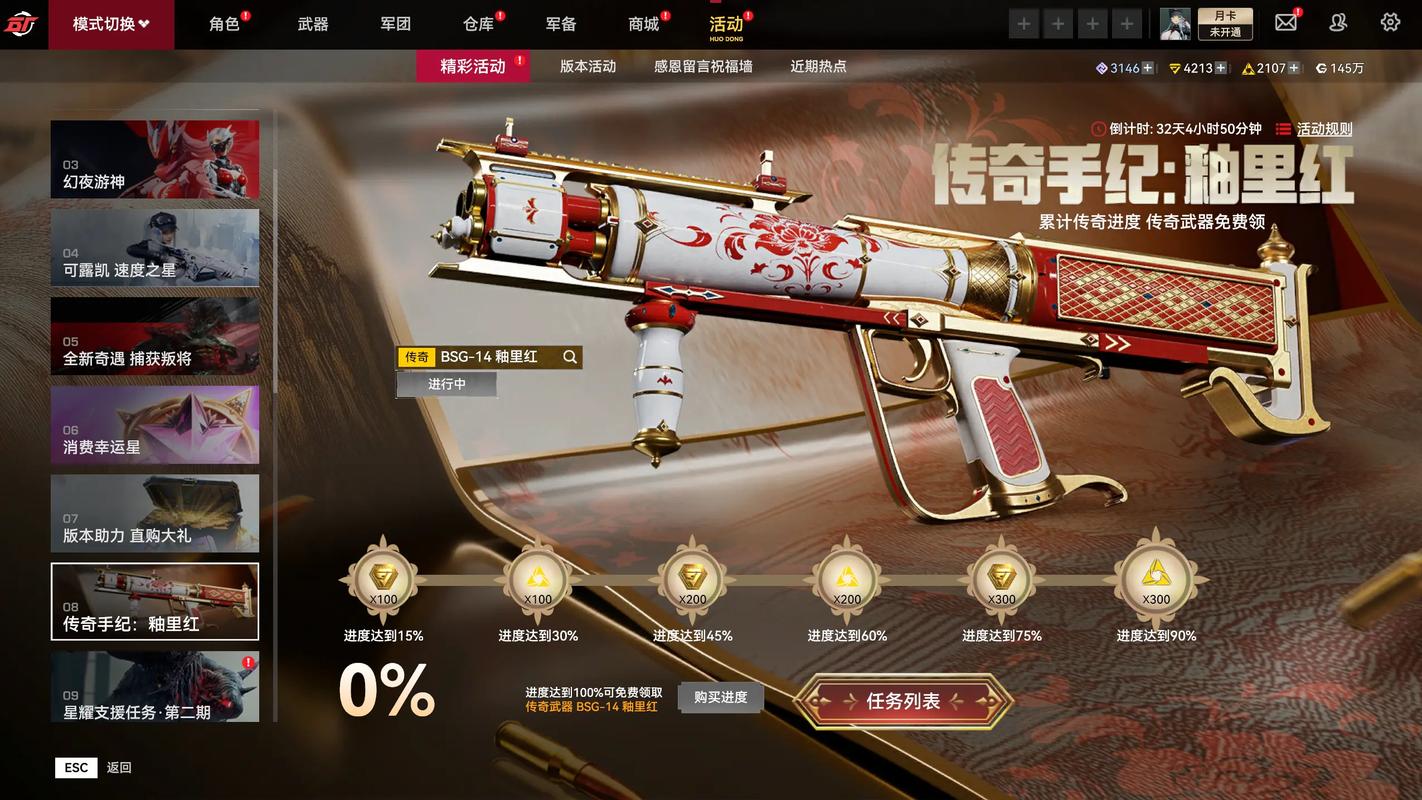Select the 版本活动 sub-tab
Viewport: 1422px width, 800px height.
tap(588, 67)
